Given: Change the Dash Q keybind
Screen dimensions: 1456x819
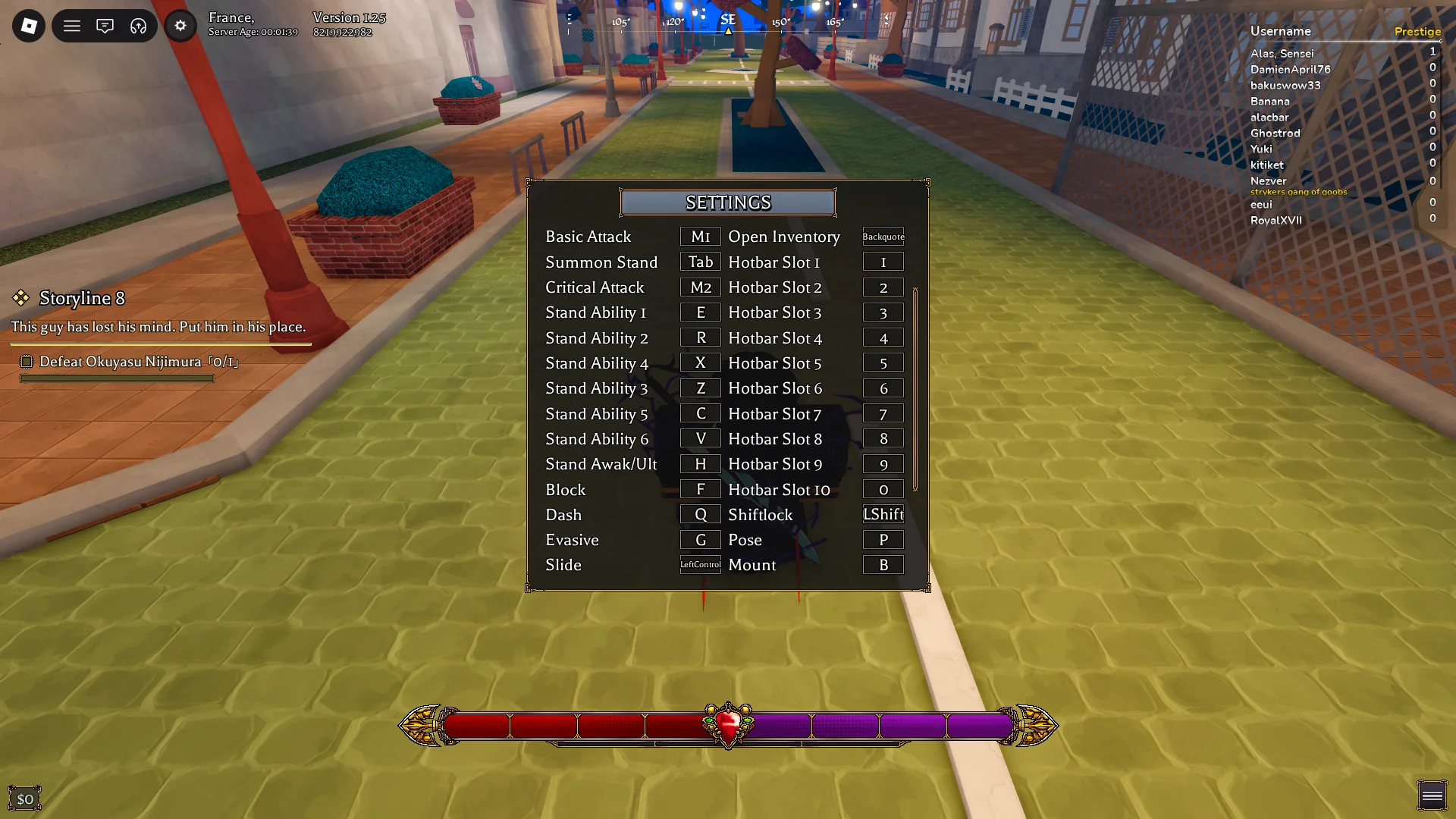Looking at the screenshot, I should click(x=700, y=513).
